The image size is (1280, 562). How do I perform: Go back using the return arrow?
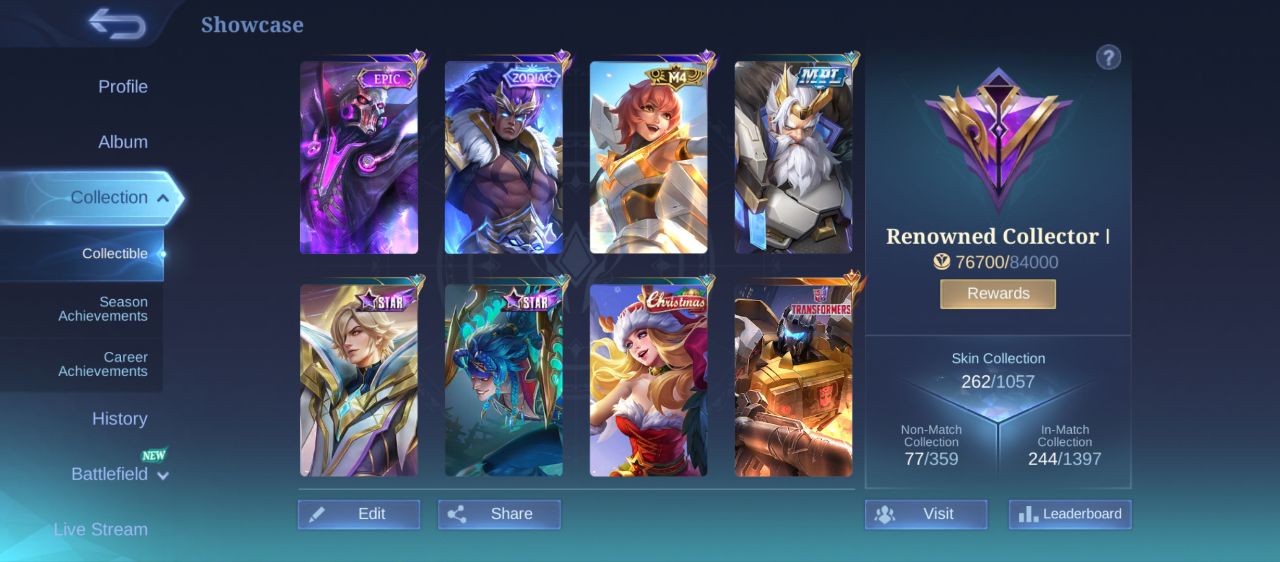pyautogui.click(x=117, y=23)
